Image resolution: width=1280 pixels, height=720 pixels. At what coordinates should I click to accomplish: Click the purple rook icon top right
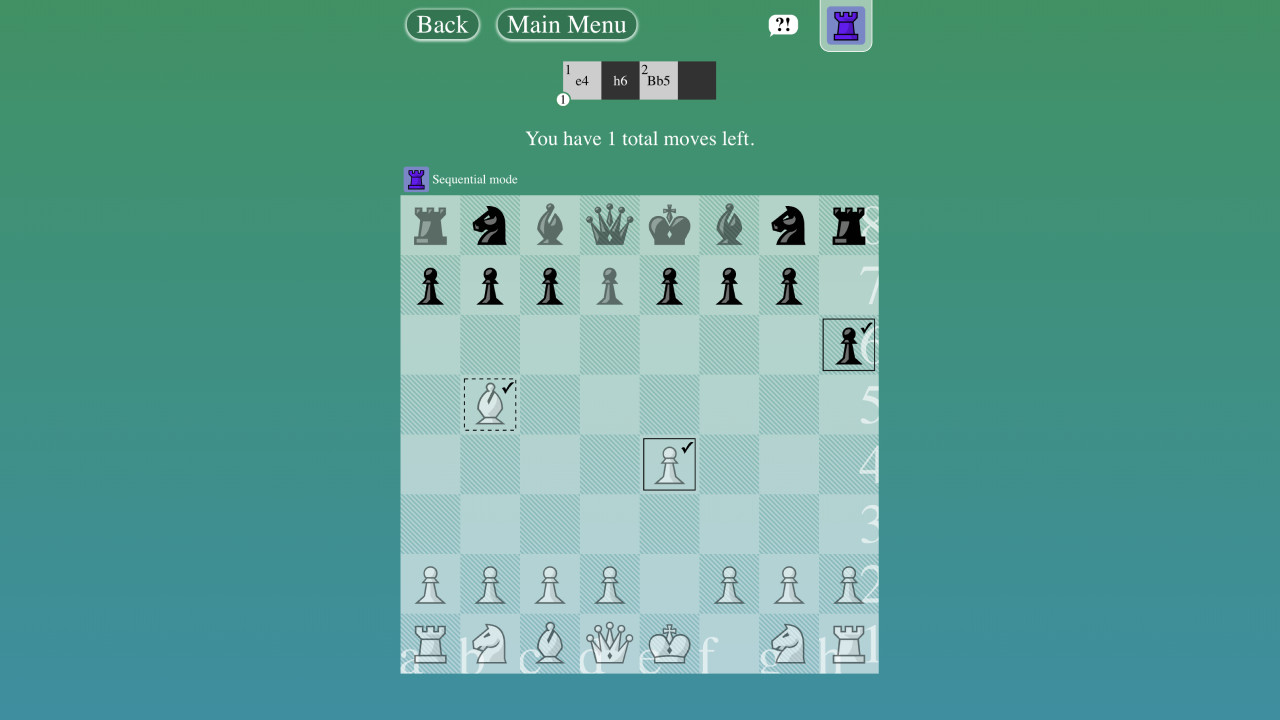[x=845, y=24]
